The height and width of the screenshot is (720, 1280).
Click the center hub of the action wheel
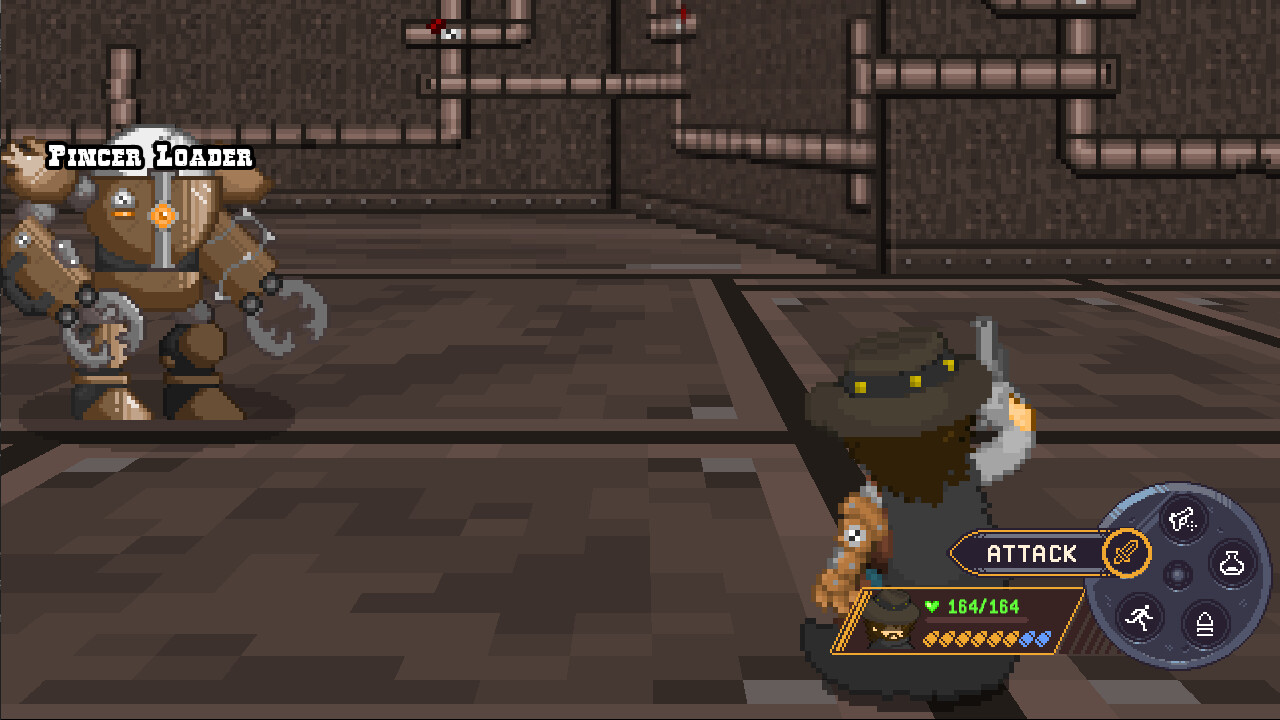(x=1178, y=575)
